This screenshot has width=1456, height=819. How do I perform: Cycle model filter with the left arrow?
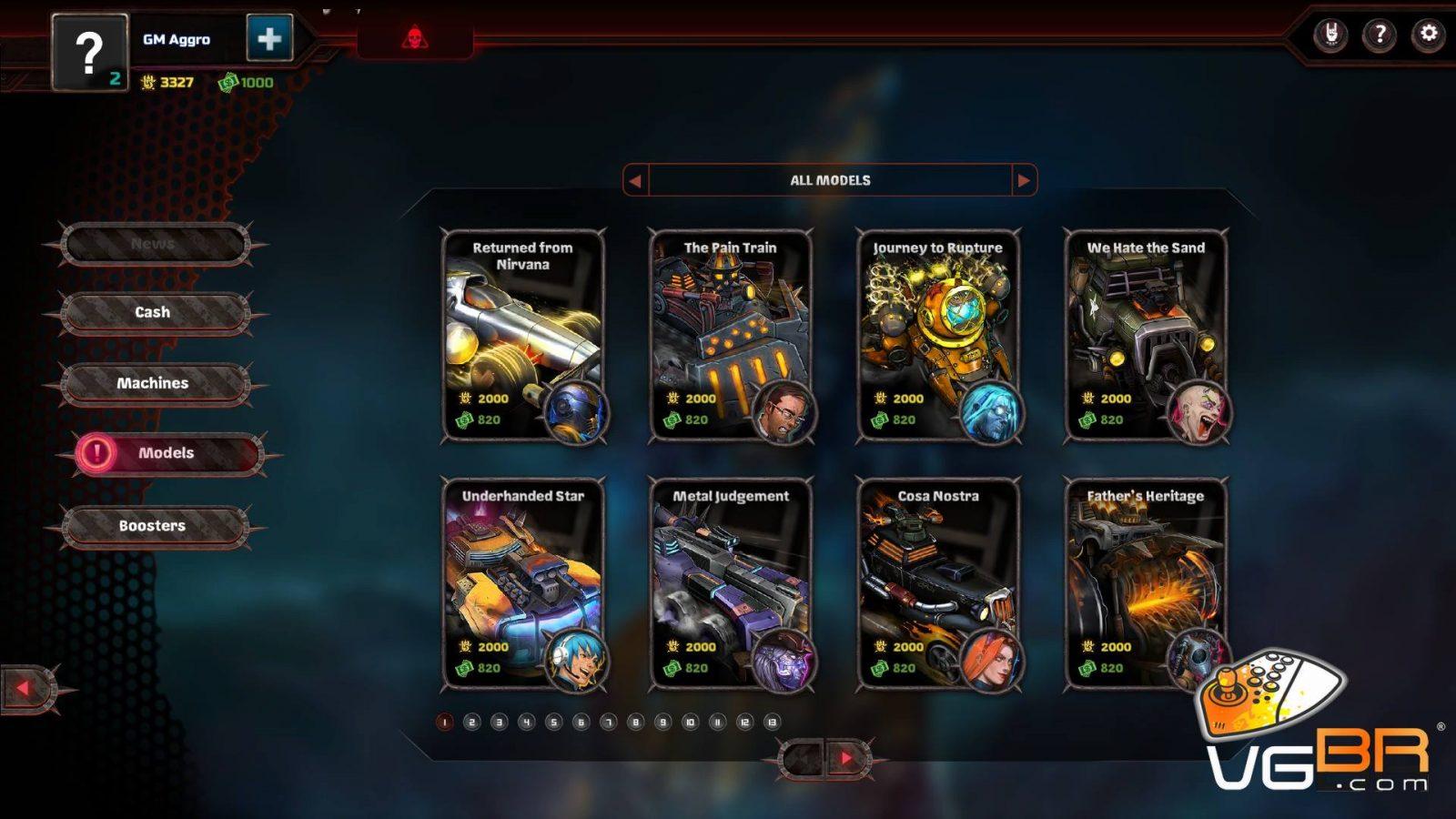coord(635,180)
